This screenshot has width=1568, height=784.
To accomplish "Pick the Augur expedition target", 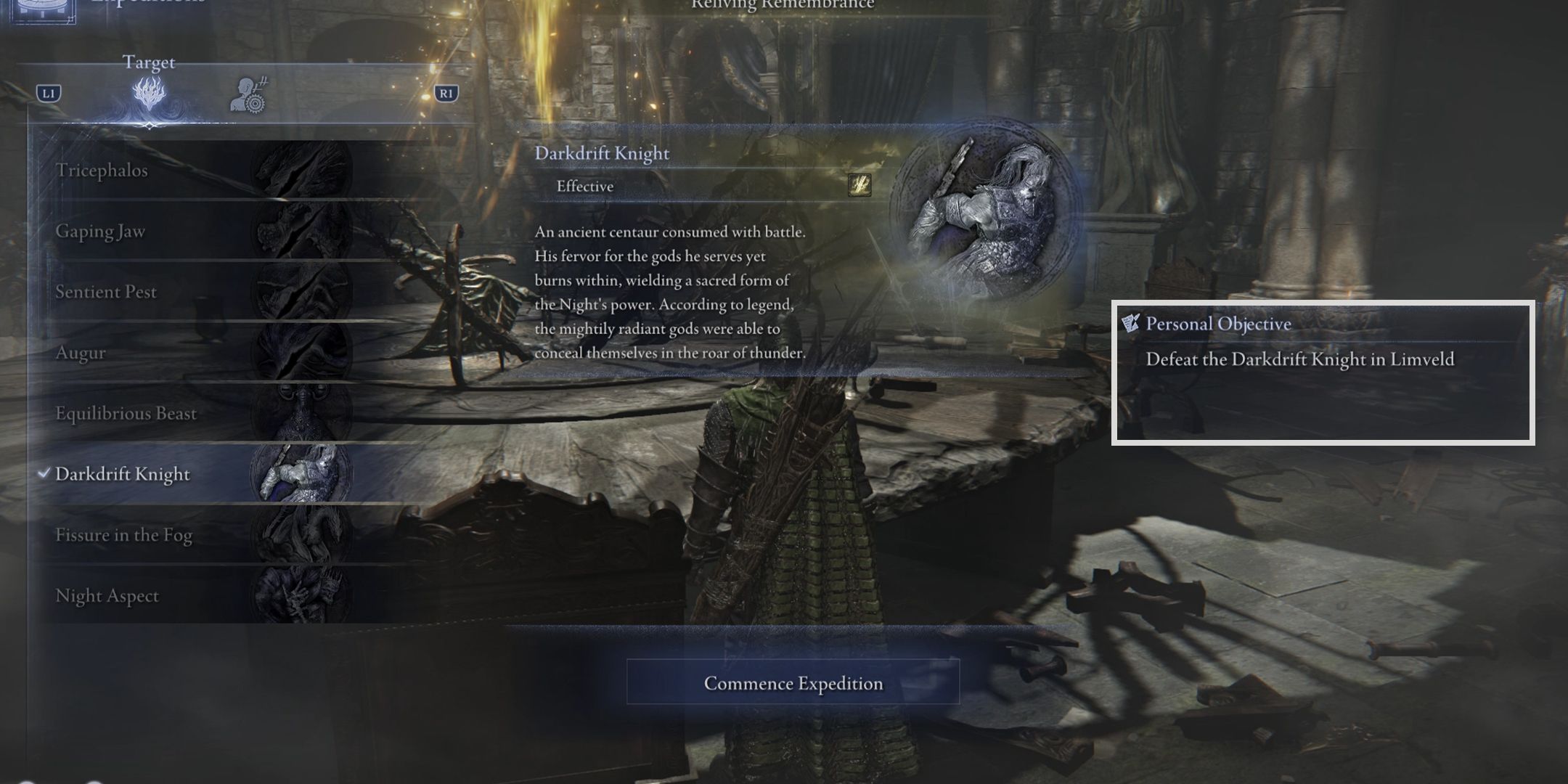I will (81, 353).
